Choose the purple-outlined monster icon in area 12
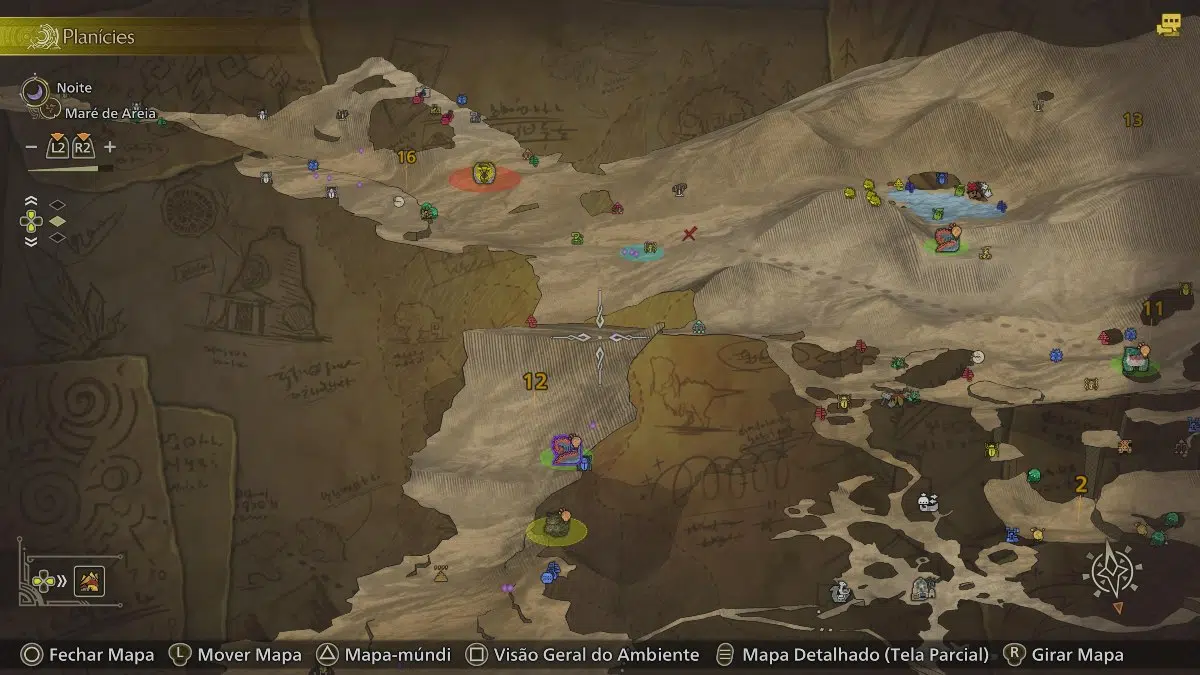This screenshot has height=675, width=1200. point(566,449)
